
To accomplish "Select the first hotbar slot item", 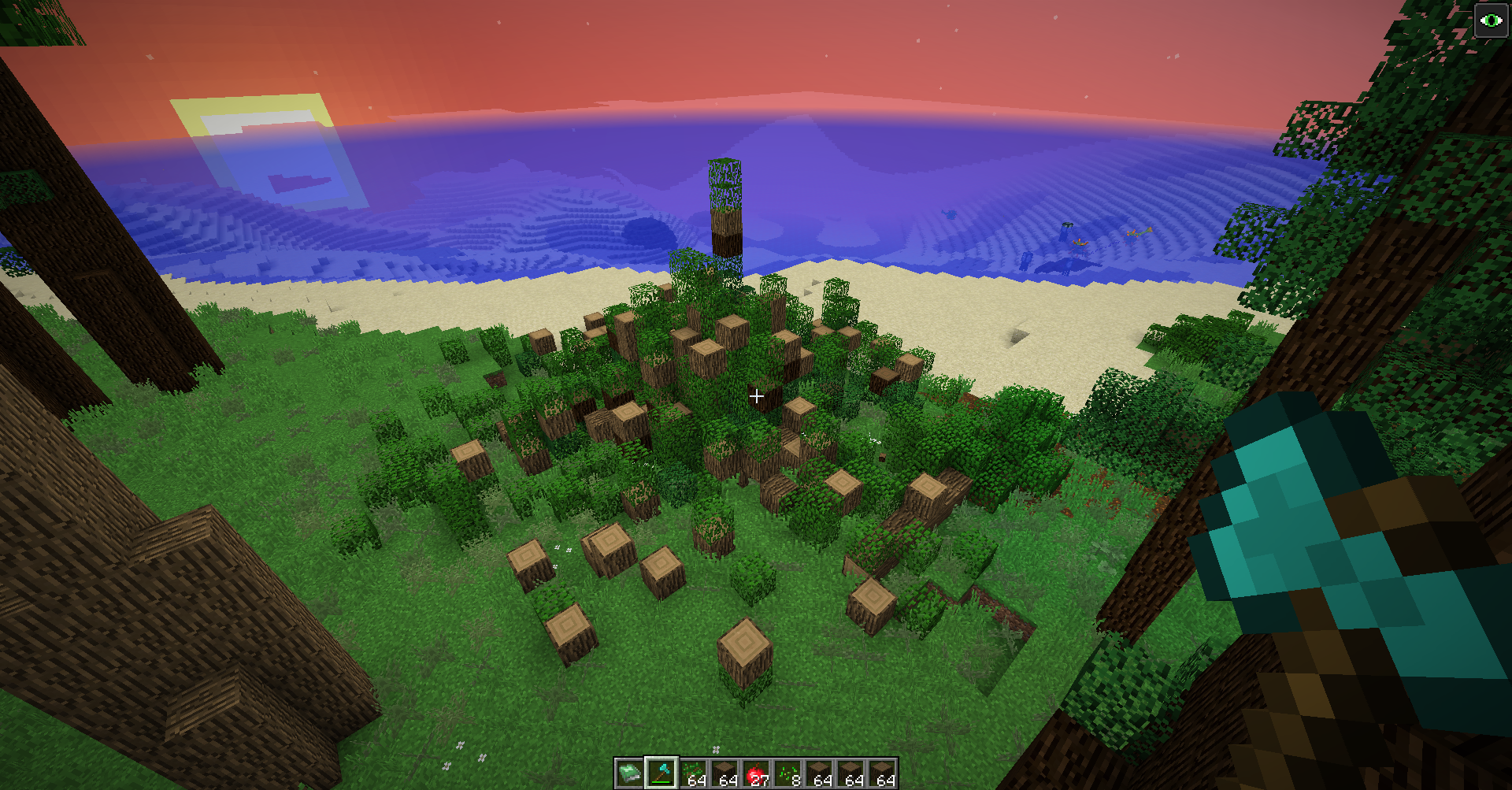I will point(630,773).
